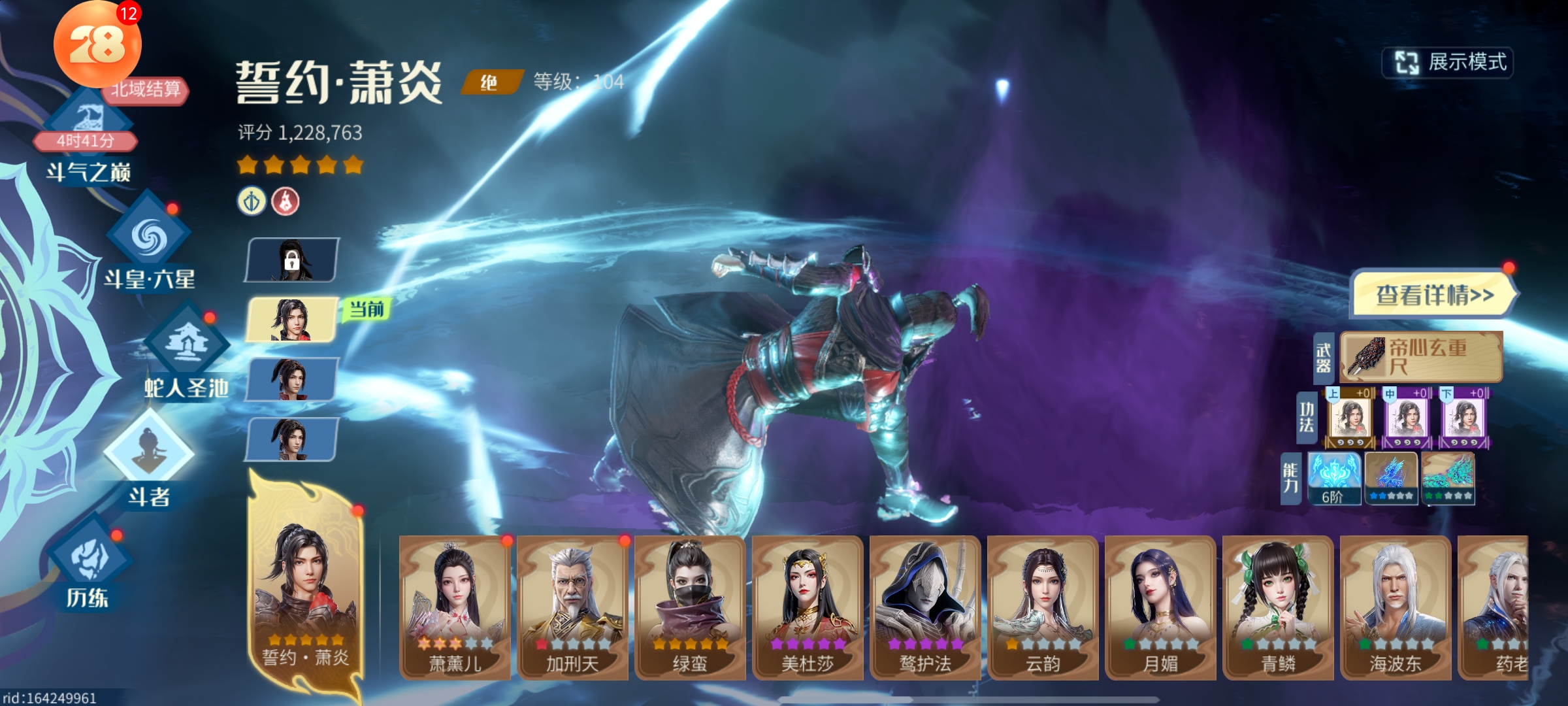Select the 云韵 character card
The image size is (1568, 706).
1043,607
